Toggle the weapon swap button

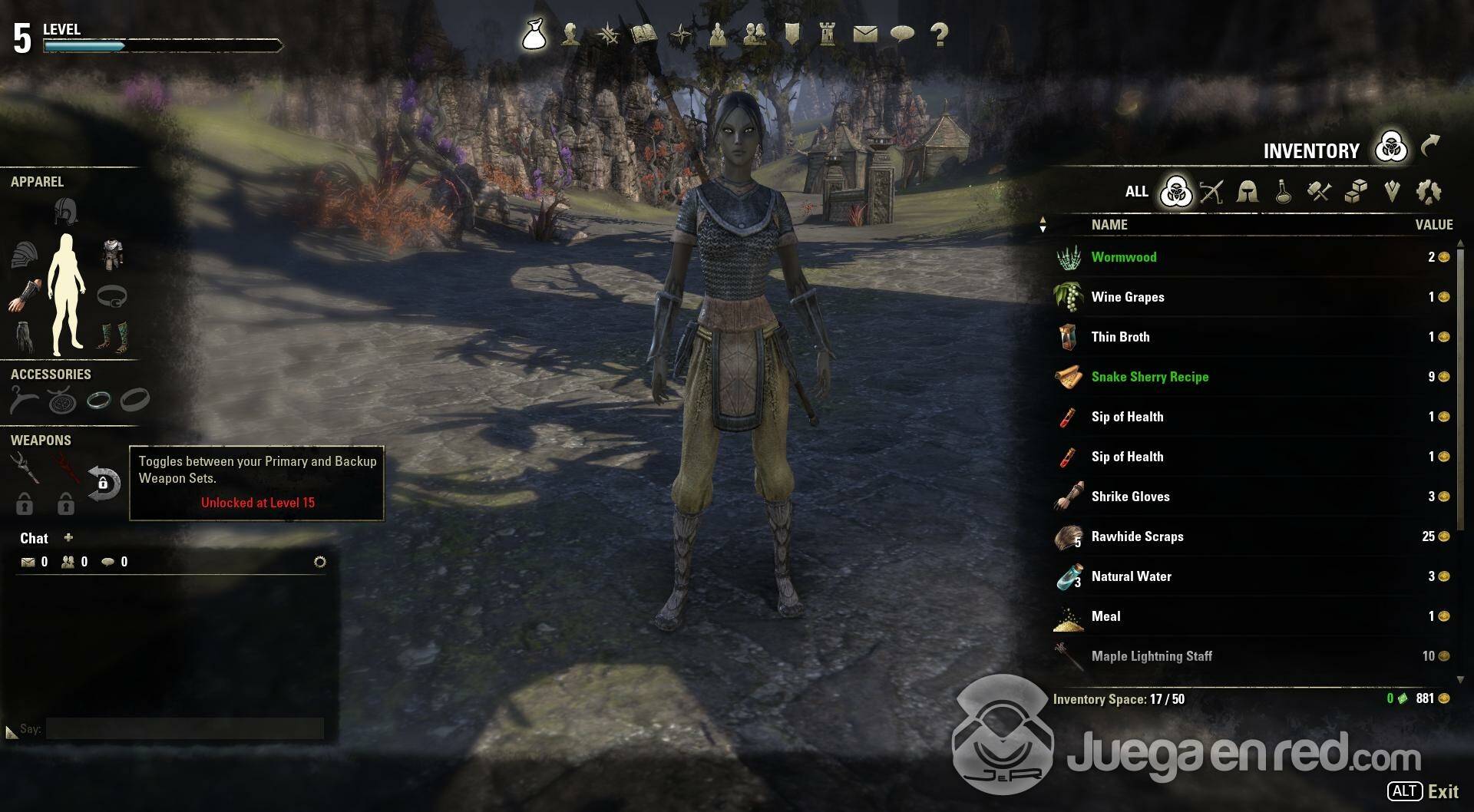[104, 484]
